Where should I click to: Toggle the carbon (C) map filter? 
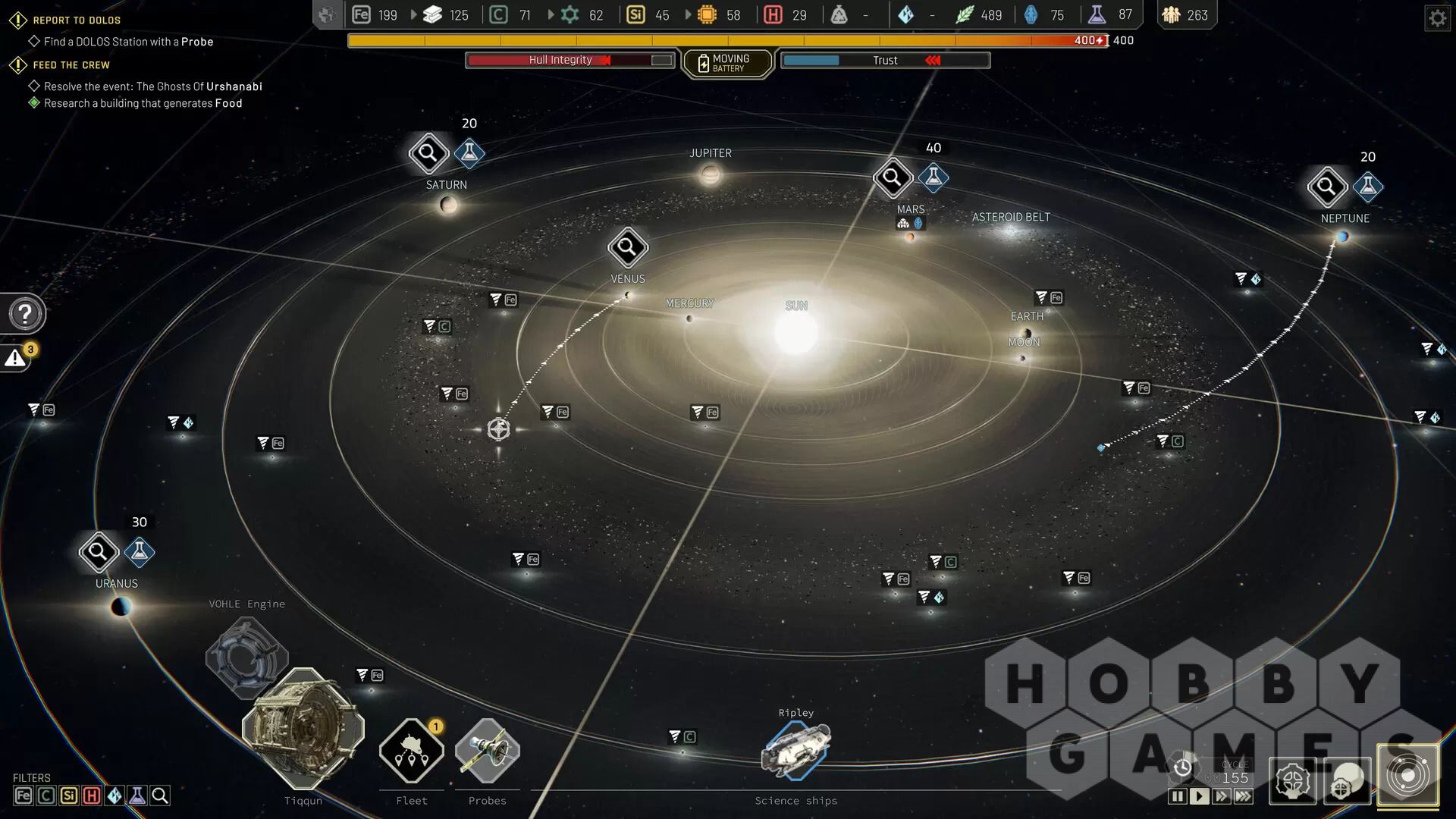coord(46,795)
